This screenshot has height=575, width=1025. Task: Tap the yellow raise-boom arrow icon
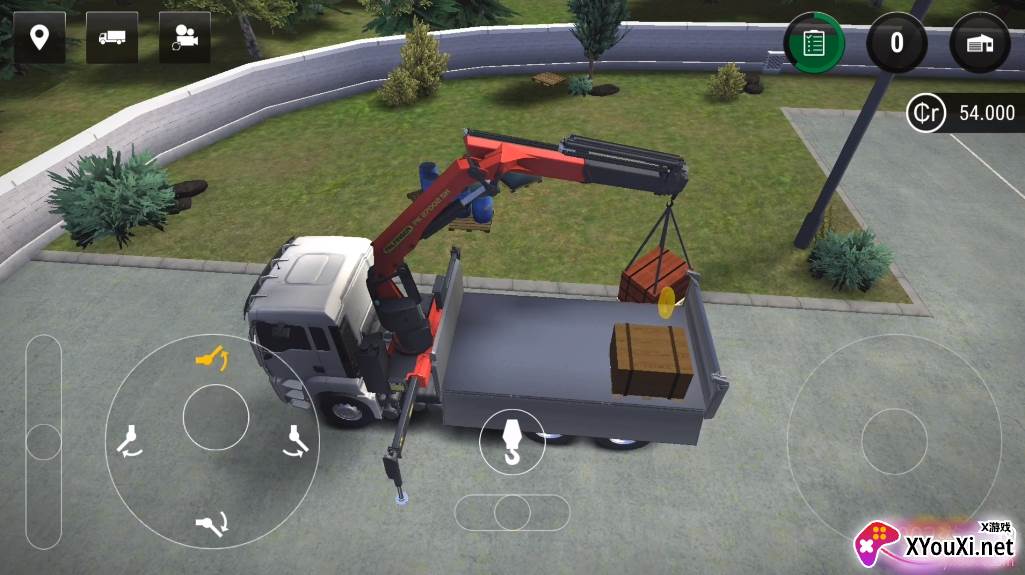pos(213,357)
